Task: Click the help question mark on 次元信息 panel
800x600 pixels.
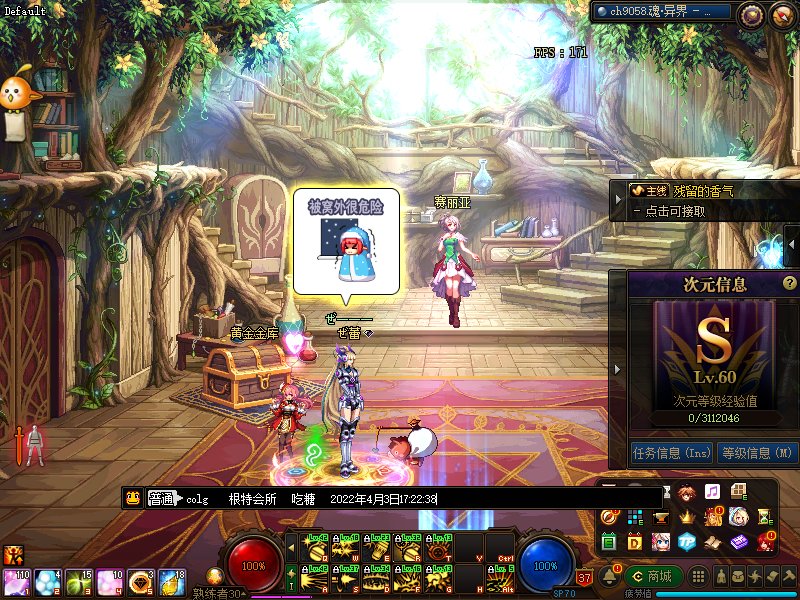Action: click(789, 284)
